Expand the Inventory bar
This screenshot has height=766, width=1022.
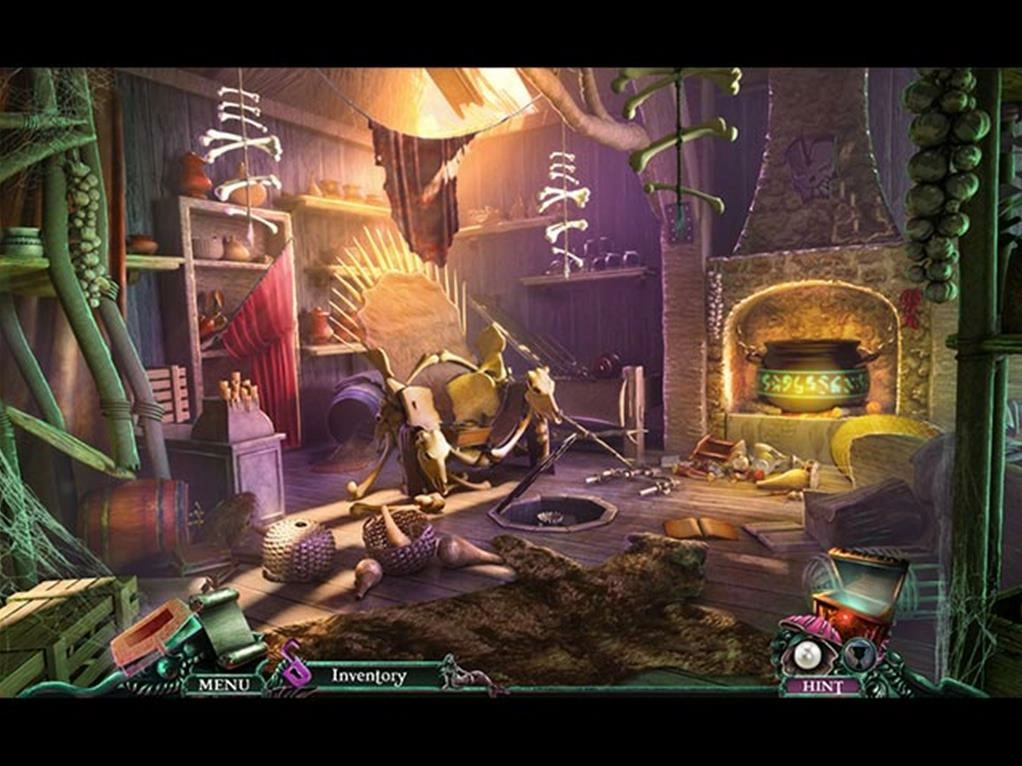pos(369,677)
